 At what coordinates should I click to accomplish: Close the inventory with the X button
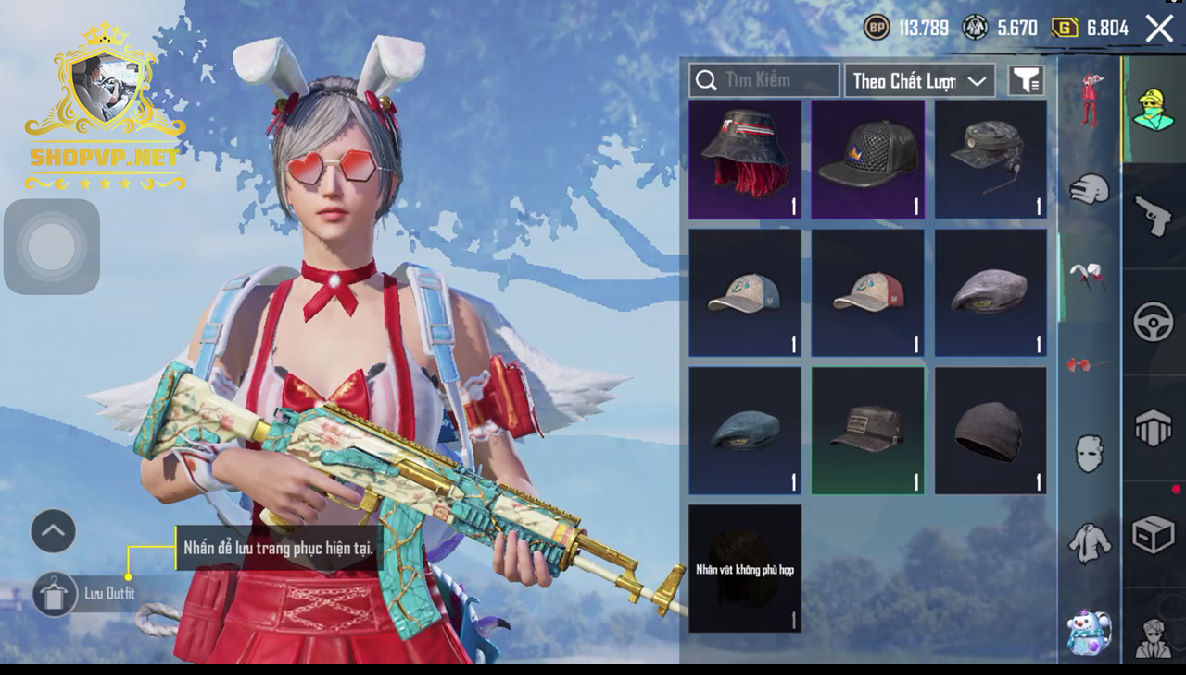[1159, 28]
